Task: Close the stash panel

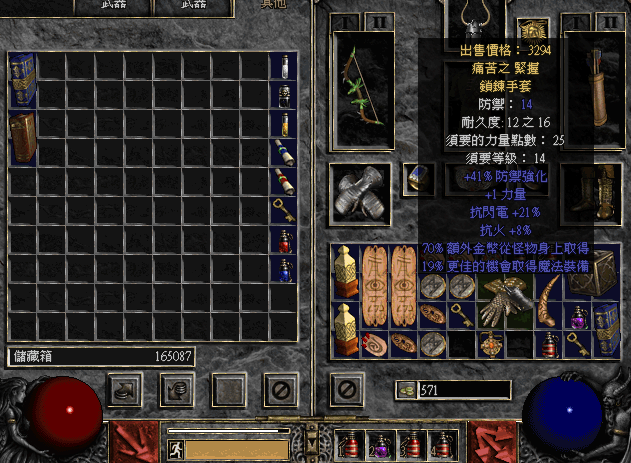Action: pyautogui.click(x=281, y=389)
